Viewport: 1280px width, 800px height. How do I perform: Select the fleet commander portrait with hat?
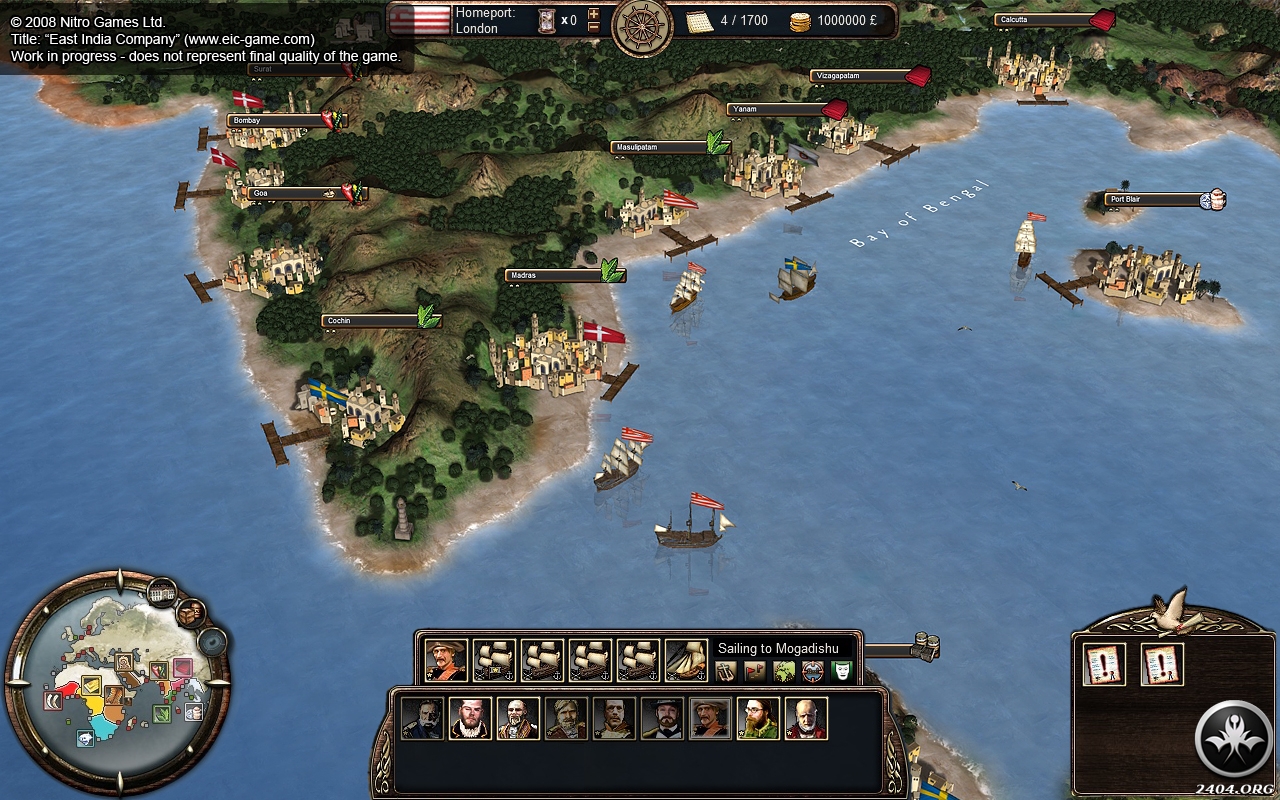[446, 660]
